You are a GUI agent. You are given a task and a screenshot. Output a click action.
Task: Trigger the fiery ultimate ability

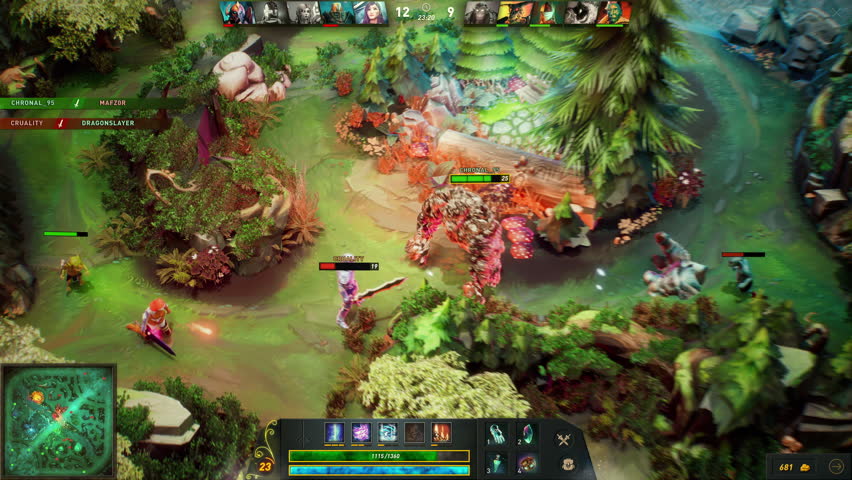[x=441, y=433]
